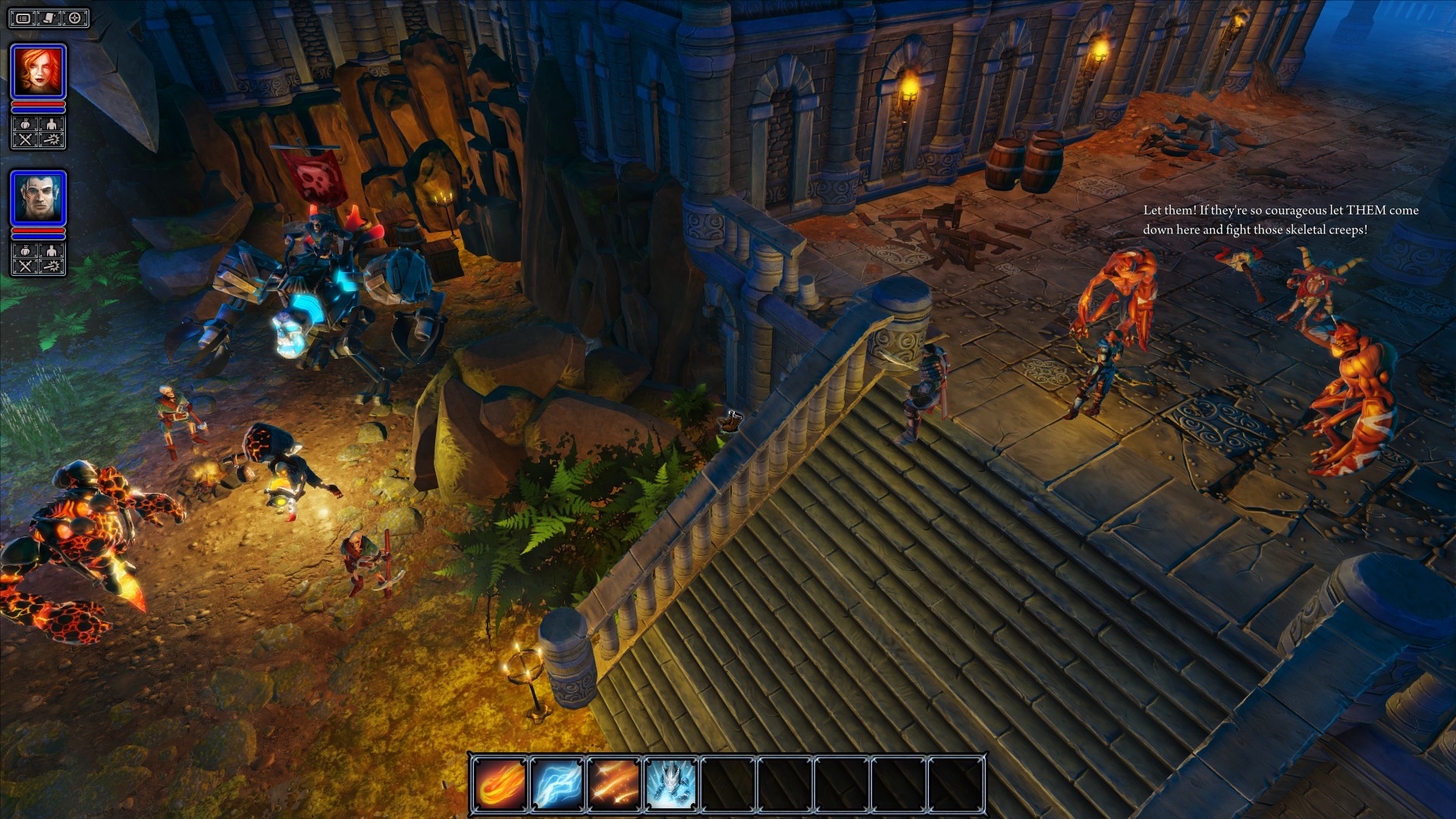Screen dimensions: 1456x819
Task: Open the character sheet icon under the top portrait
Action: click(x=50, y=123)
